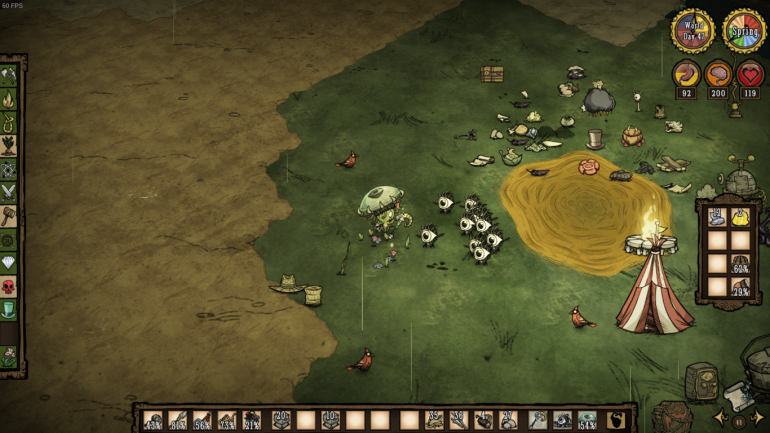Viewport: 770px width, 433px height.
Task: Switch to the green top hat Dress tab
Action: [9, 310]
